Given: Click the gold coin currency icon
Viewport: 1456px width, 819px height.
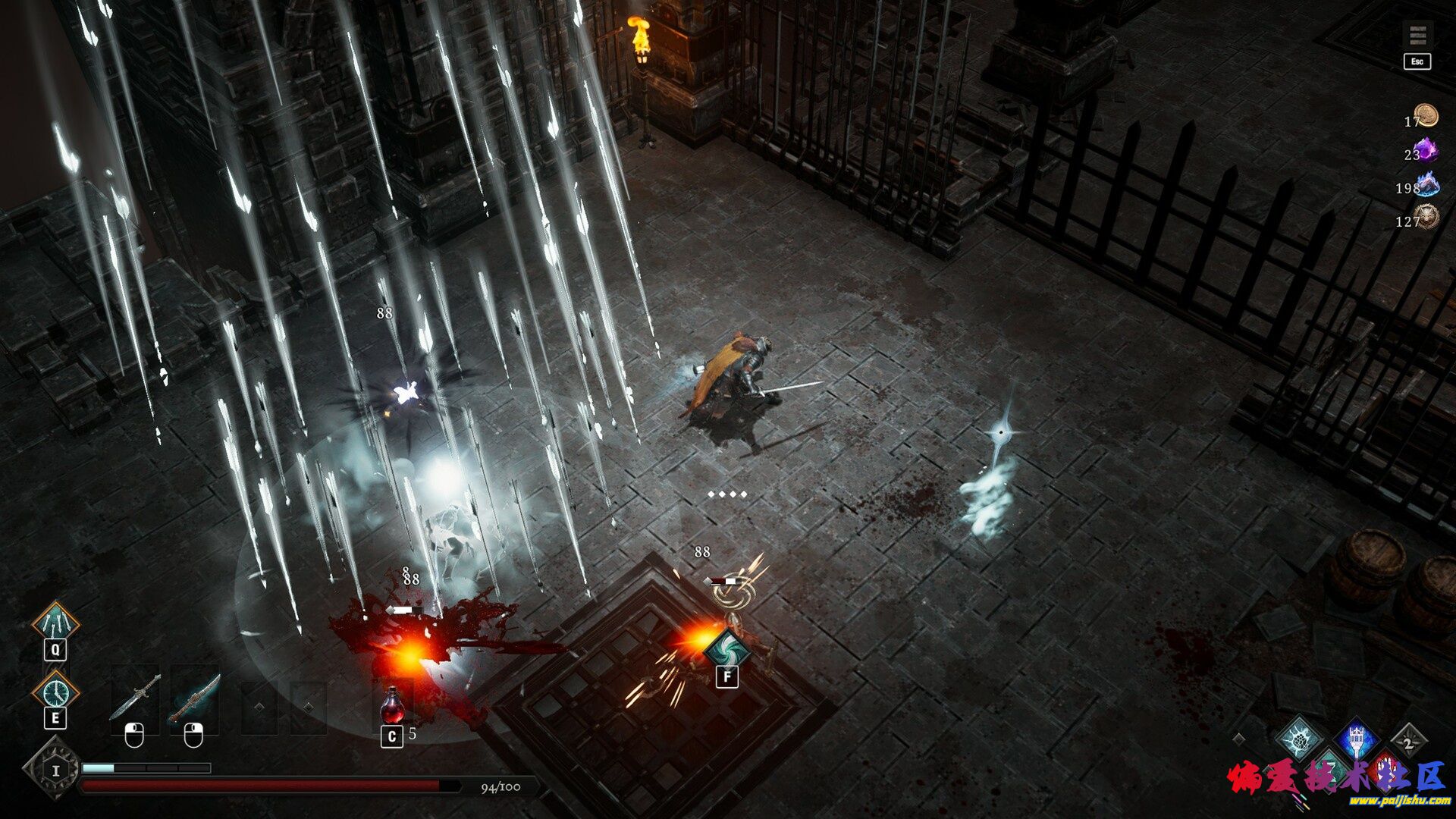Looking at the screenshot, I should [1426, 116].
